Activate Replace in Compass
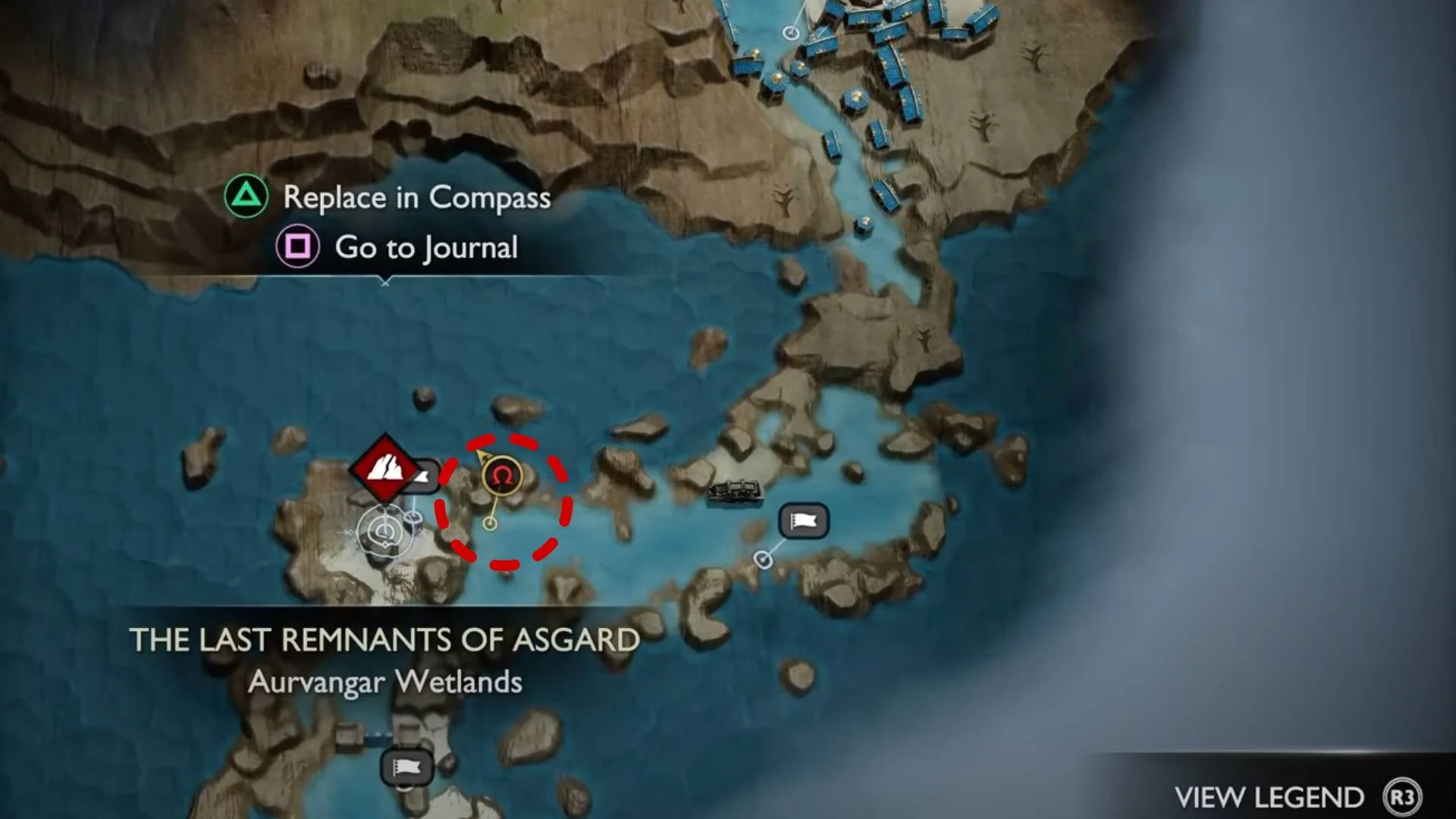1456x819 pixels. click(x=416, y=197)
